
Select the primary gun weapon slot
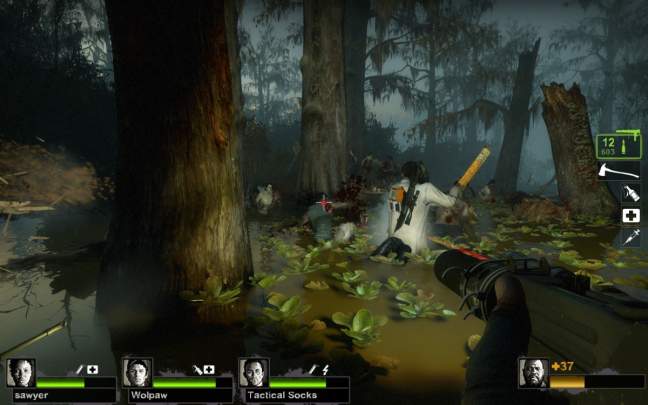[619, 147]
